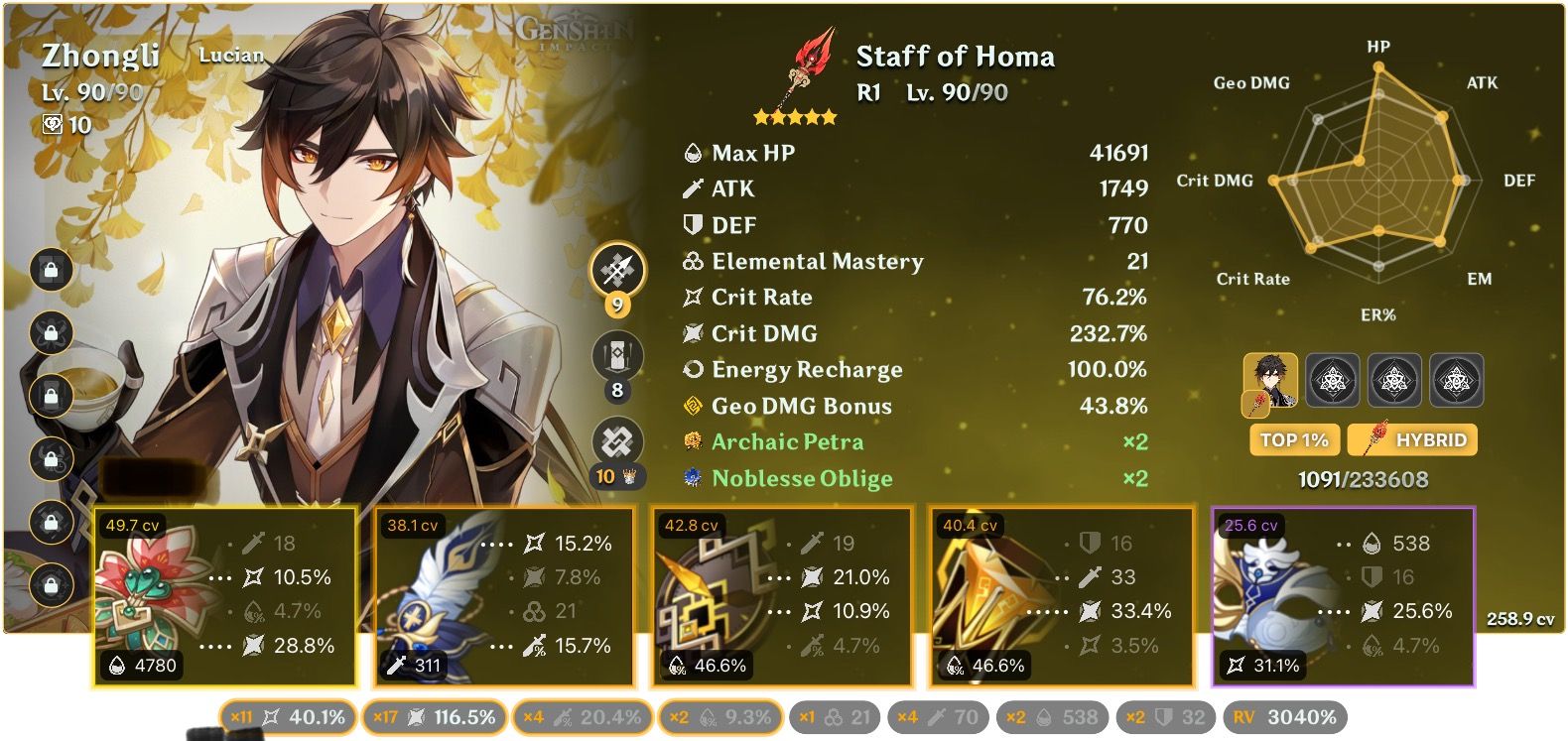Toggle the Crit Rate rolls badge showing 40.1%
The image size is (1568, 741).
[x=288, y=715]
